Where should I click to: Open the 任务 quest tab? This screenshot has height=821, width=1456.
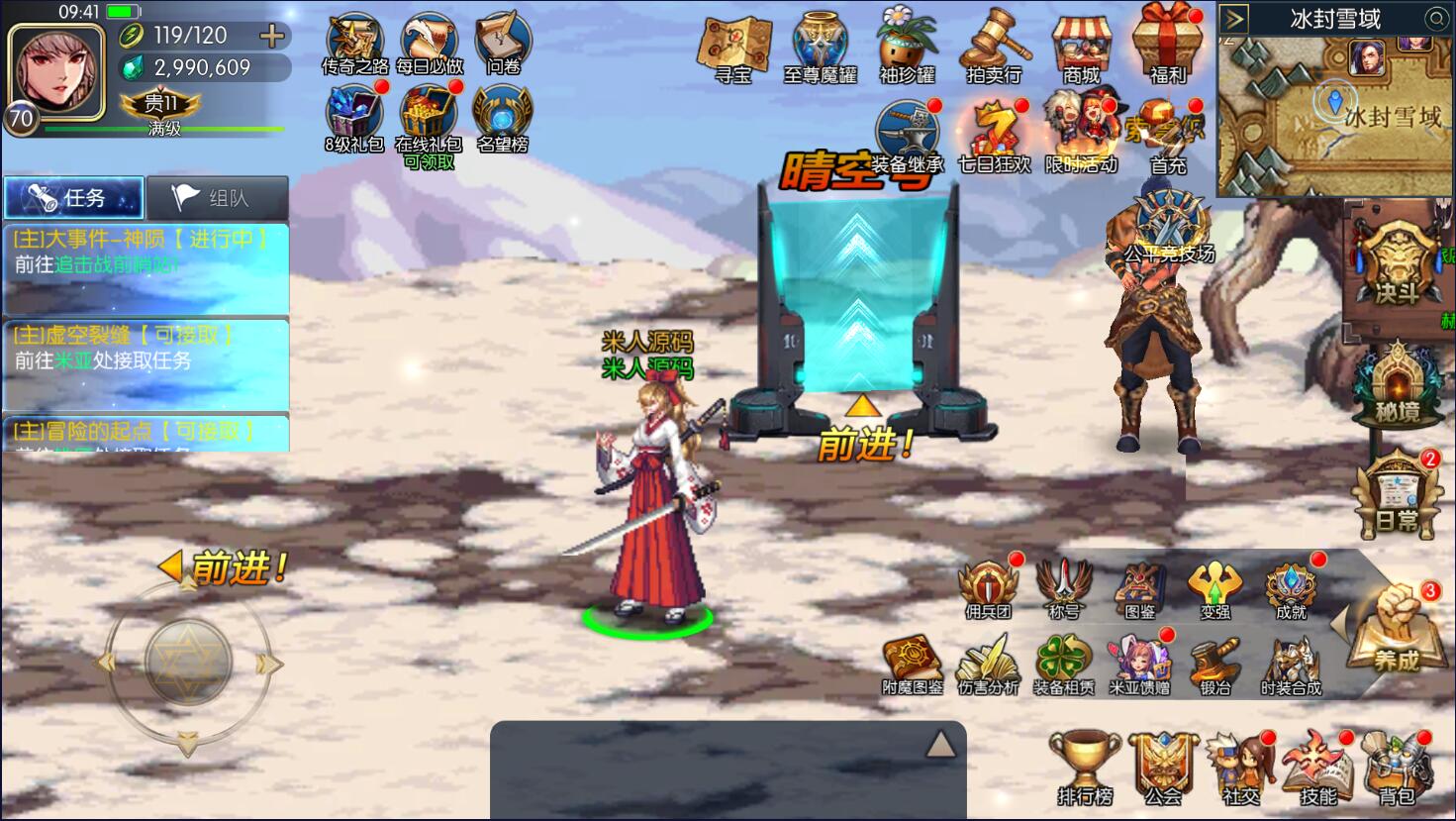(x=74, y=198)
